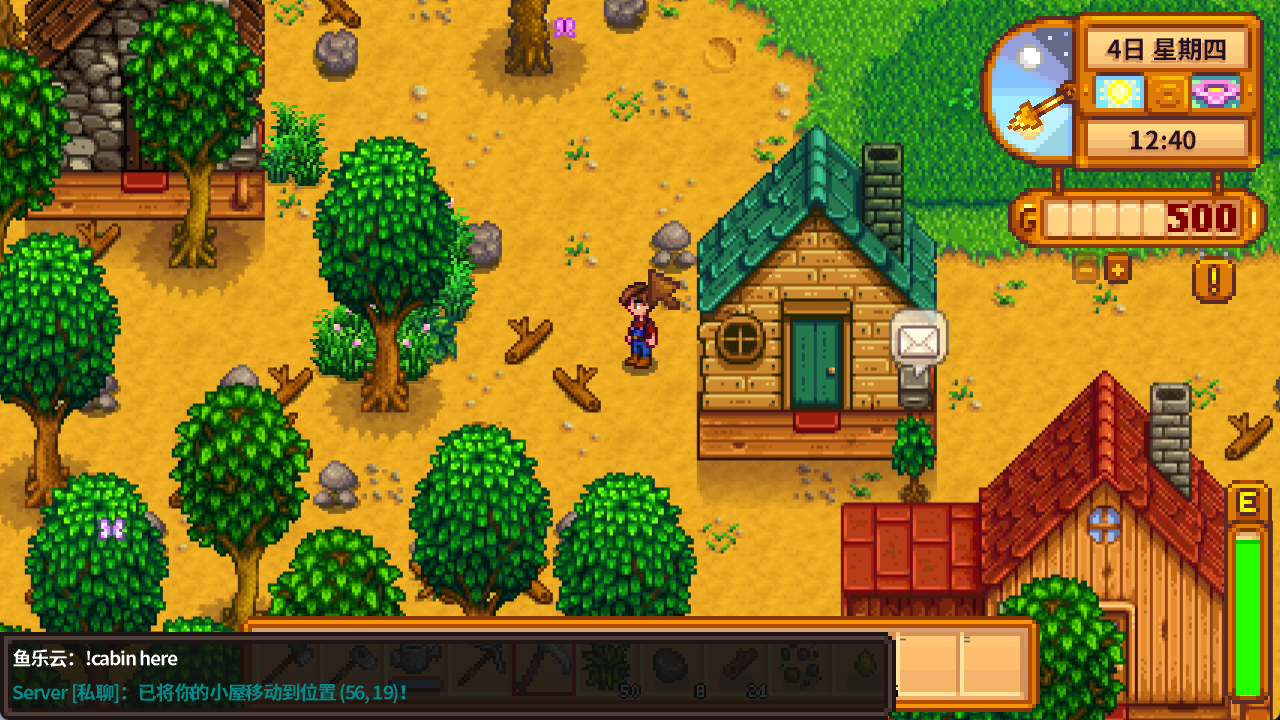Screen dimensions: 1280x720
Task: Zoom out with the minus button
Action: (1085, 268)
